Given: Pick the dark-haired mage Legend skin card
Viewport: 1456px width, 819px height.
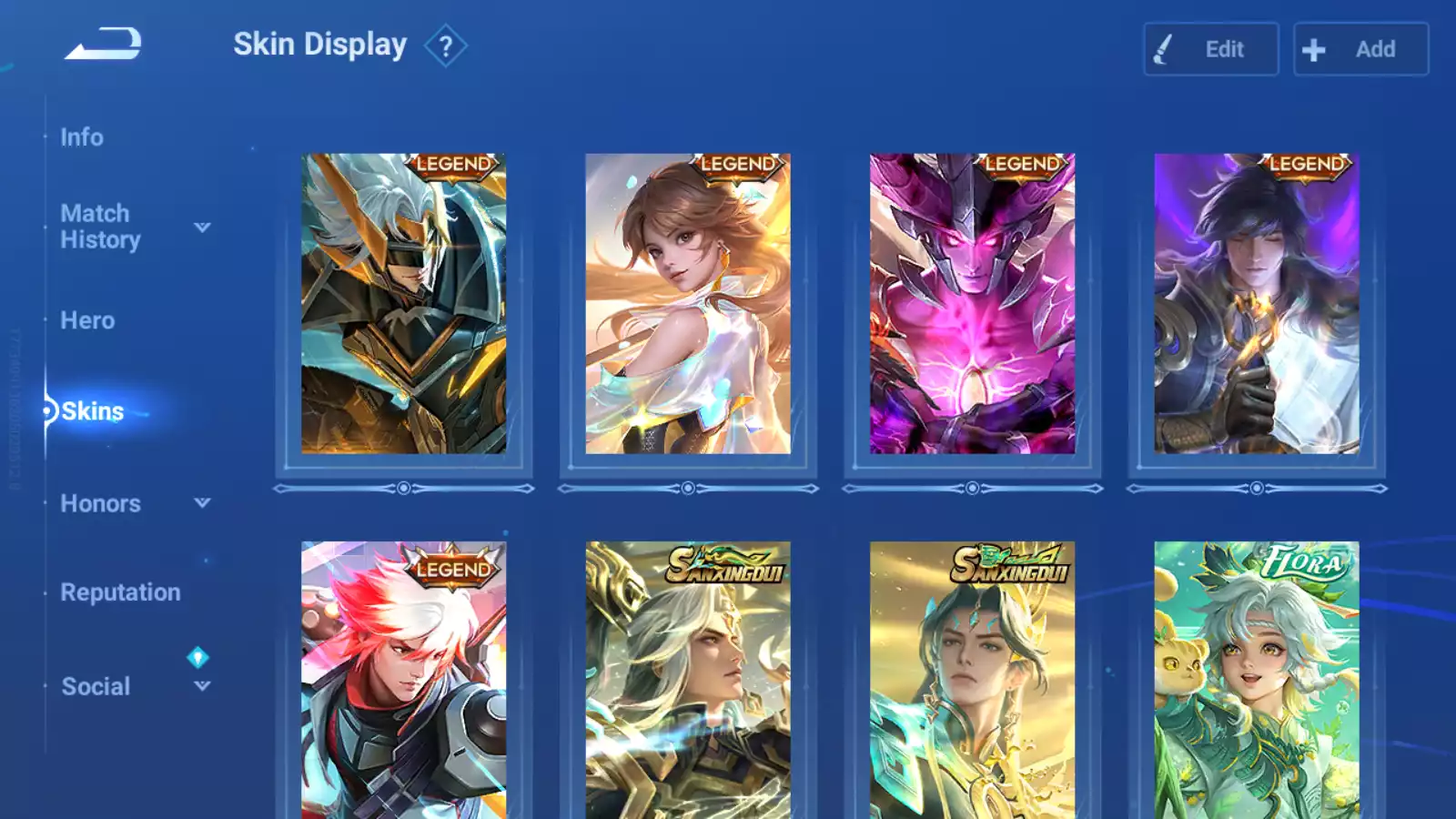Looking at the screenshot, I should pyautogui.click(x=1257, y=304).
